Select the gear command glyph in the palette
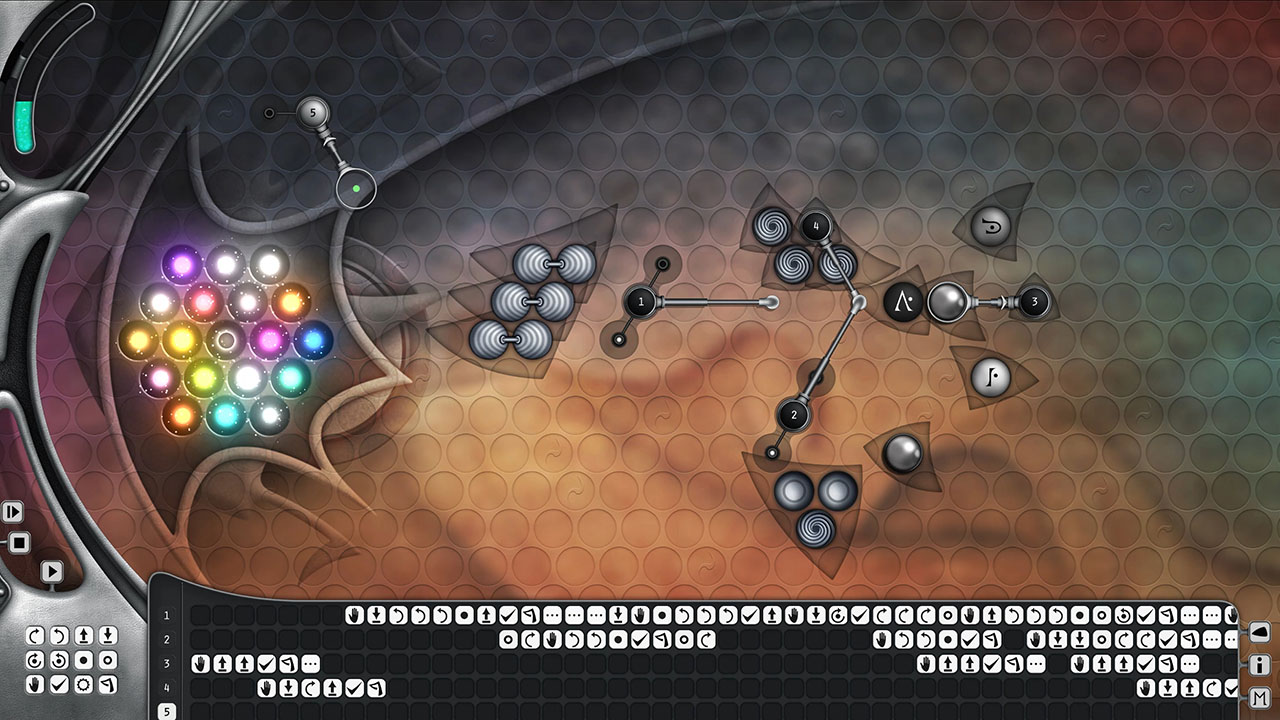This screenshot has width=1280, height=720. pos(83,684)
